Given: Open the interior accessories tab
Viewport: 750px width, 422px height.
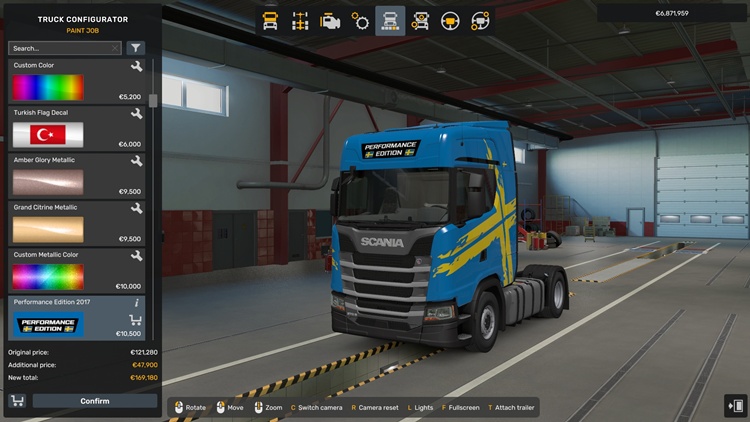Looking at the screenshot, I should tap(480, 20).
